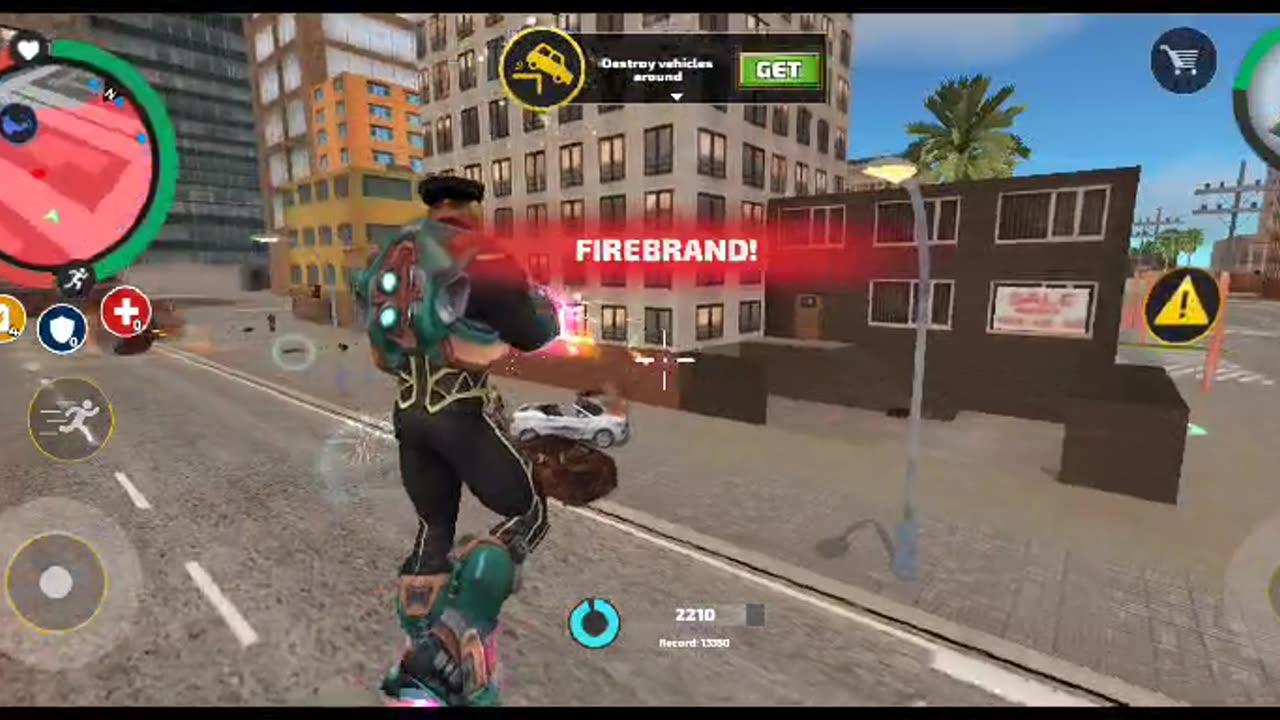Toggle sprint with the running figure button

point(70,419)
